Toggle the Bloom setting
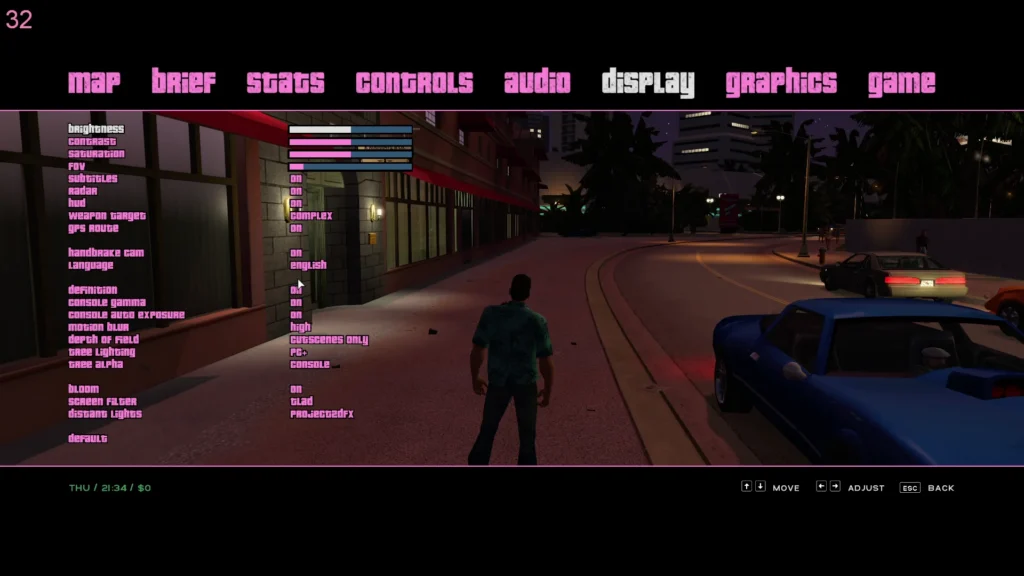The image size is (1024, 576). pyautogui.click(x=296, y=389)
